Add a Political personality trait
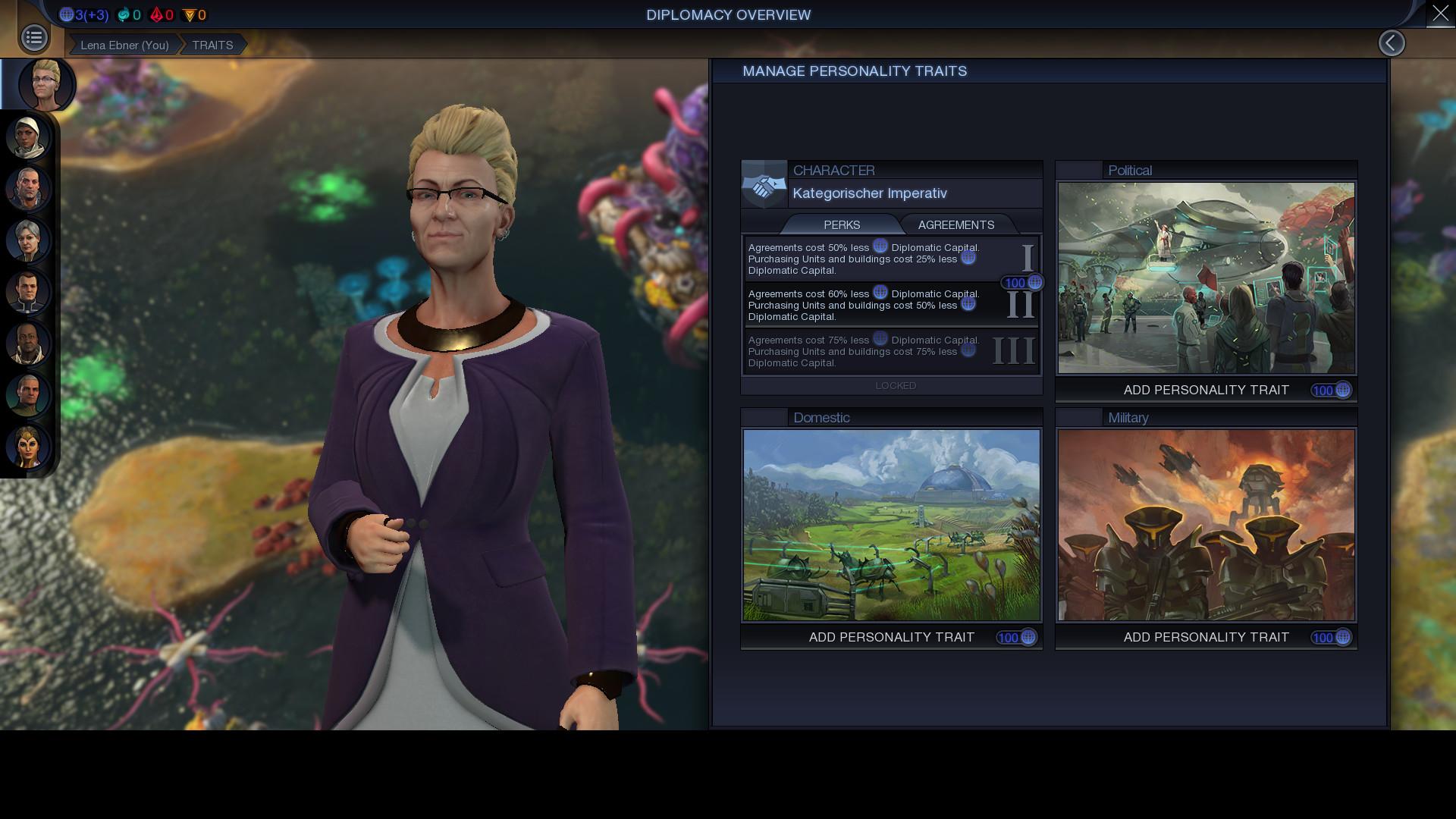1456x819 pixels. point(1206,391)
